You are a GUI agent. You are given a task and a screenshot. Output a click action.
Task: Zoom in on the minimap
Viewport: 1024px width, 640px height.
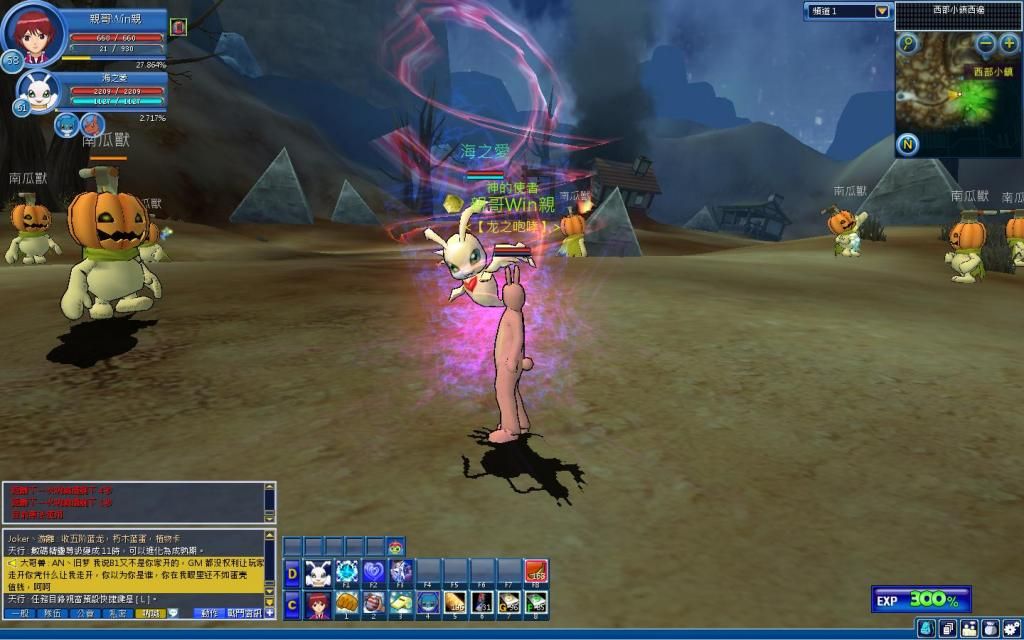tap(1009, 43)
